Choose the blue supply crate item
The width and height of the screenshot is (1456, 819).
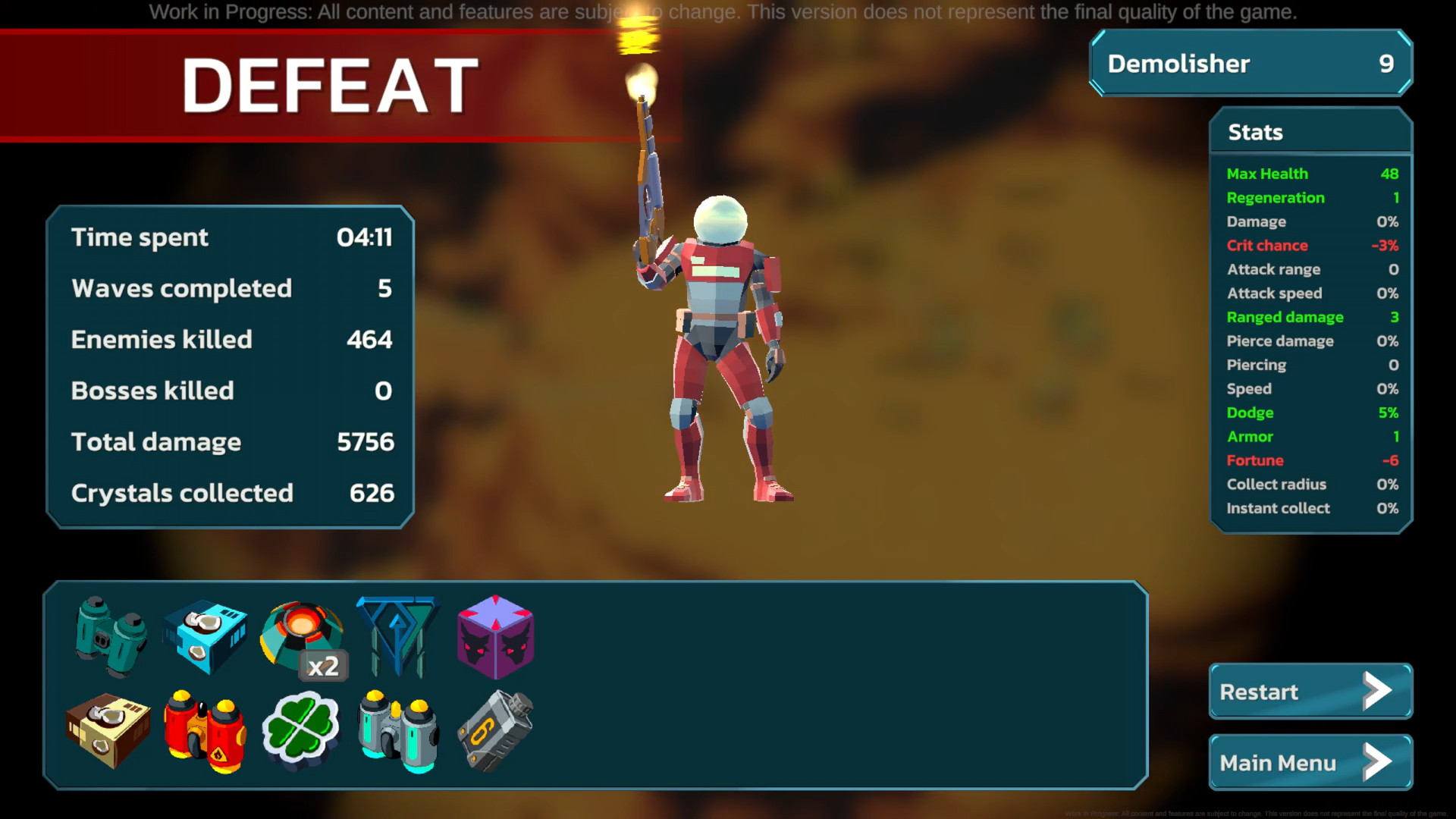point(205,635)
